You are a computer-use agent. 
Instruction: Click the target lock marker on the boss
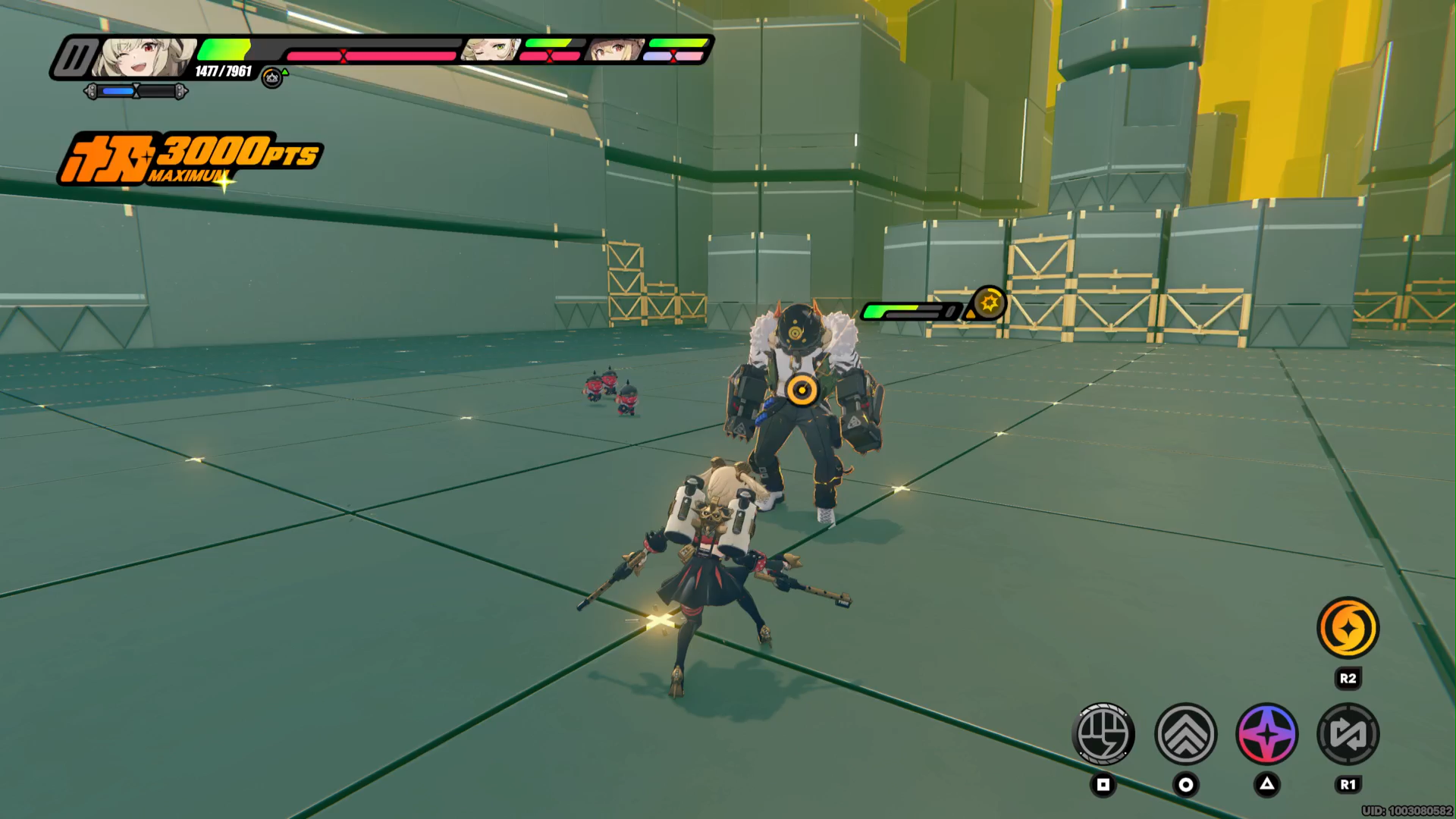click(x=800, y=391)
